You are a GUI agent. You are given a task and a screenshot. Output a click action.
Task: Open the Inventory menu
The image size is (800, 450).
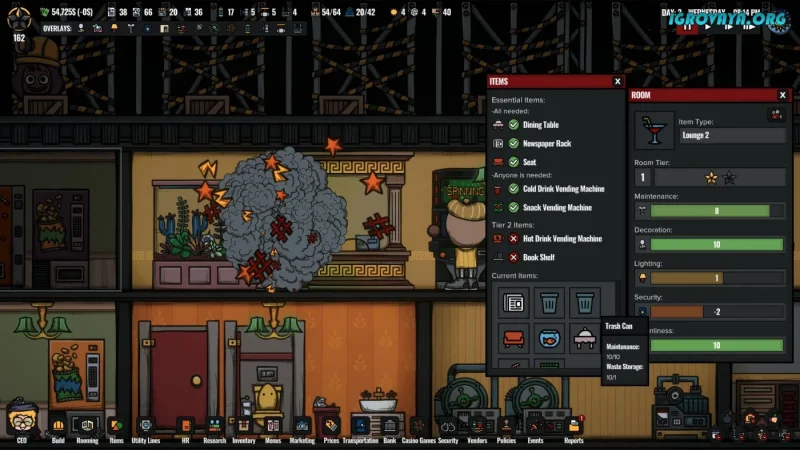point(244,425)
